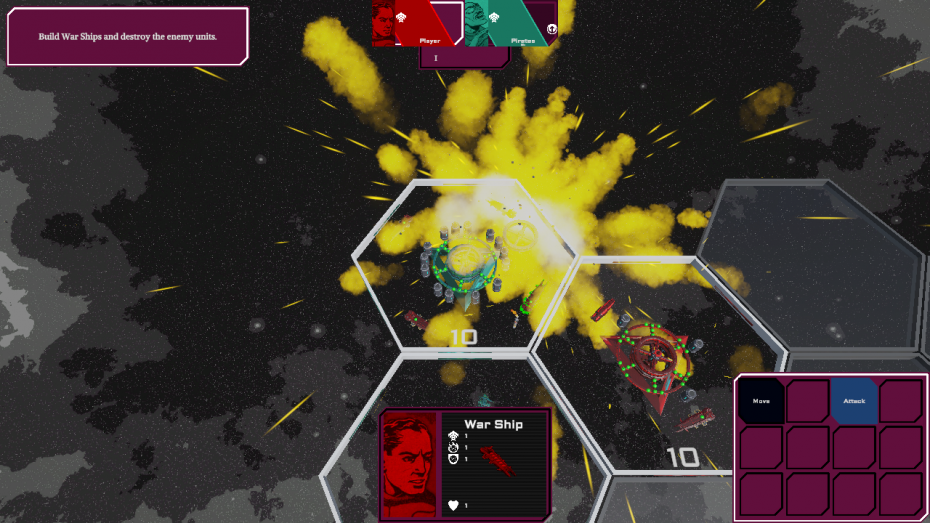930x523 pixels.
Task: Select the red Player faction banner
Action: click(x=417, y=24)
